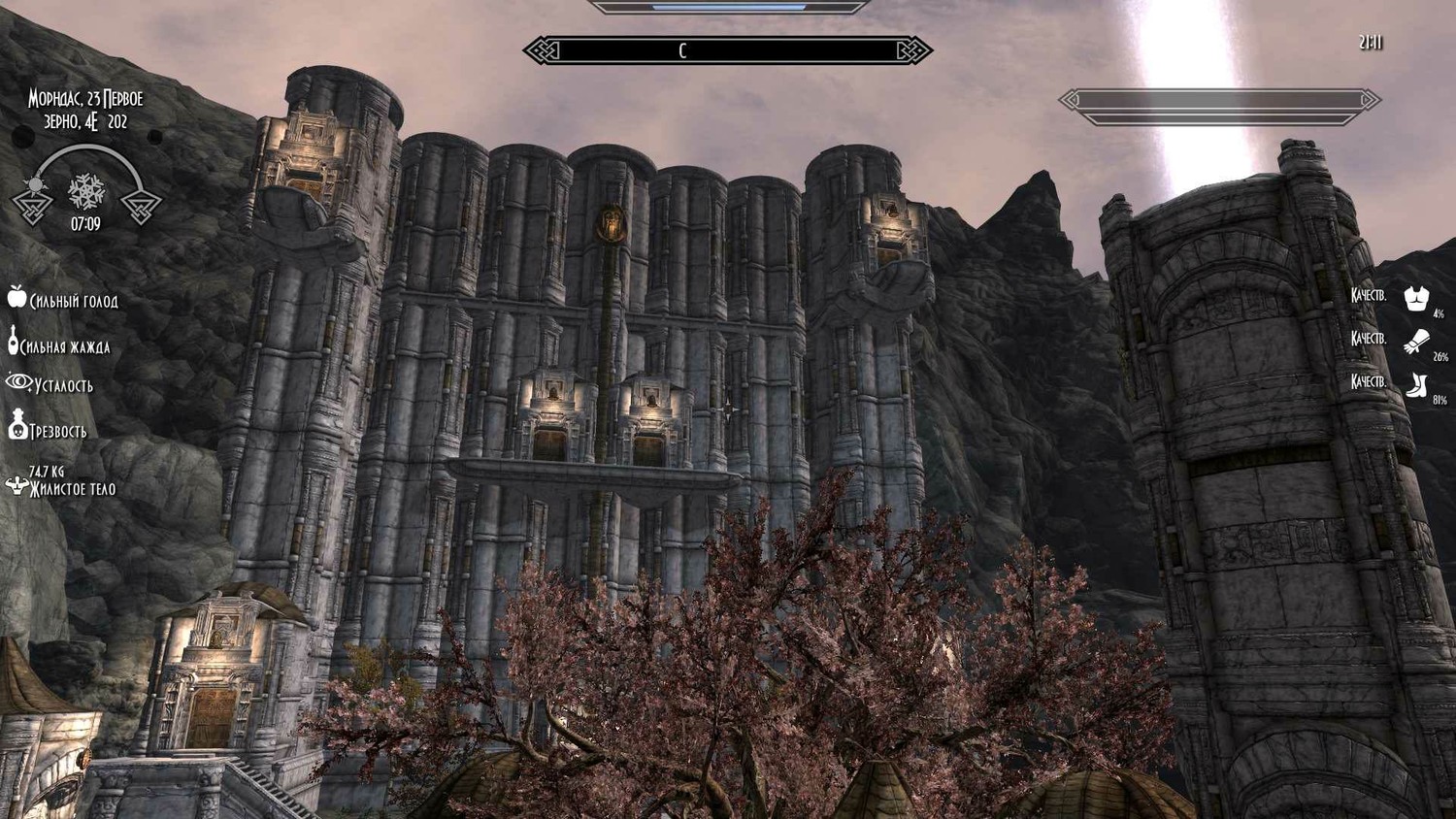The image size is (1456, 819).
Task: Click the compass bar
Action: [727, 50]
